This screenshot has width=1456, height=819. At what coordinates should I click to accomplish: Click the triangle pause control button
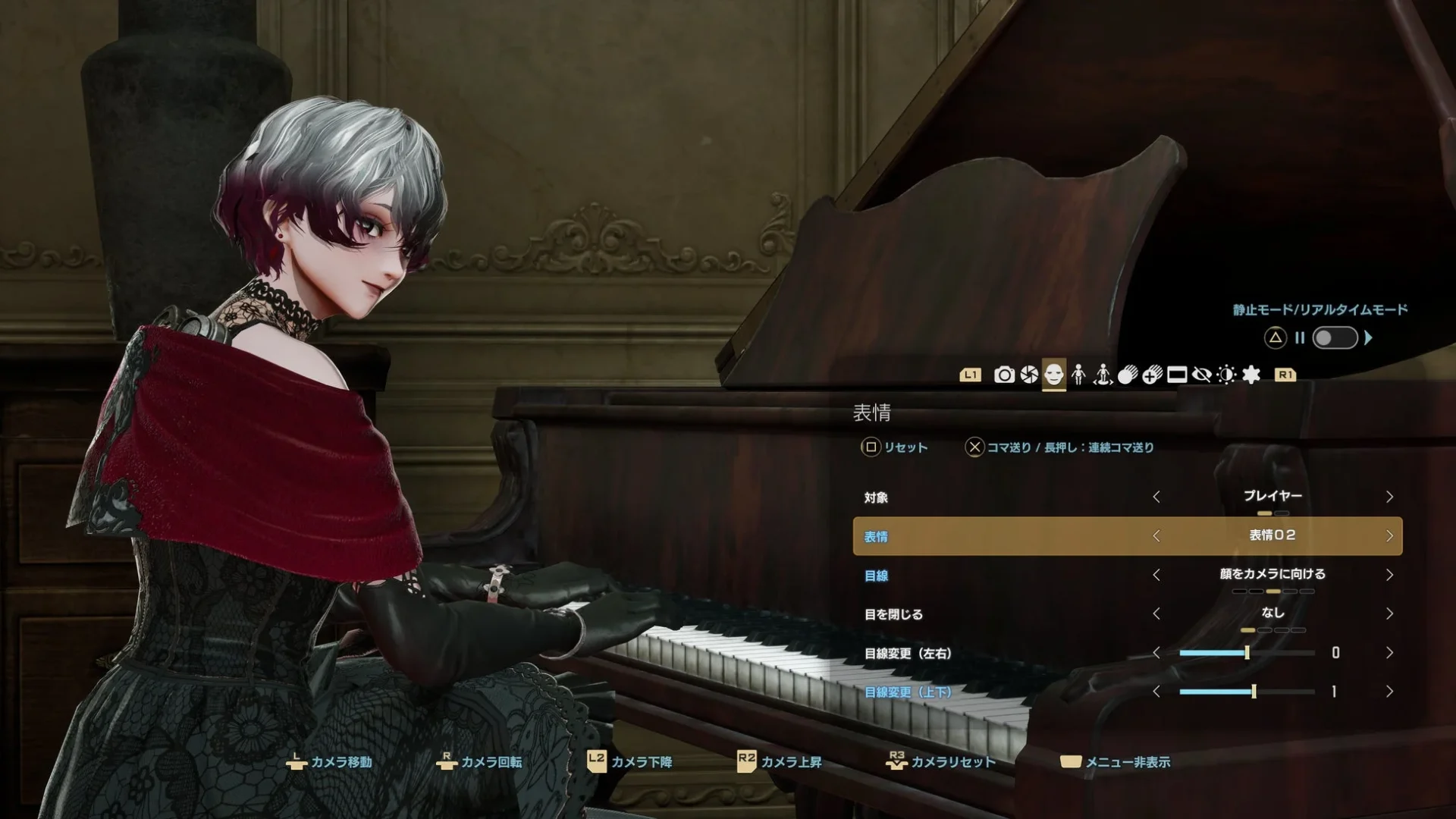click(x=1276, y=339)
